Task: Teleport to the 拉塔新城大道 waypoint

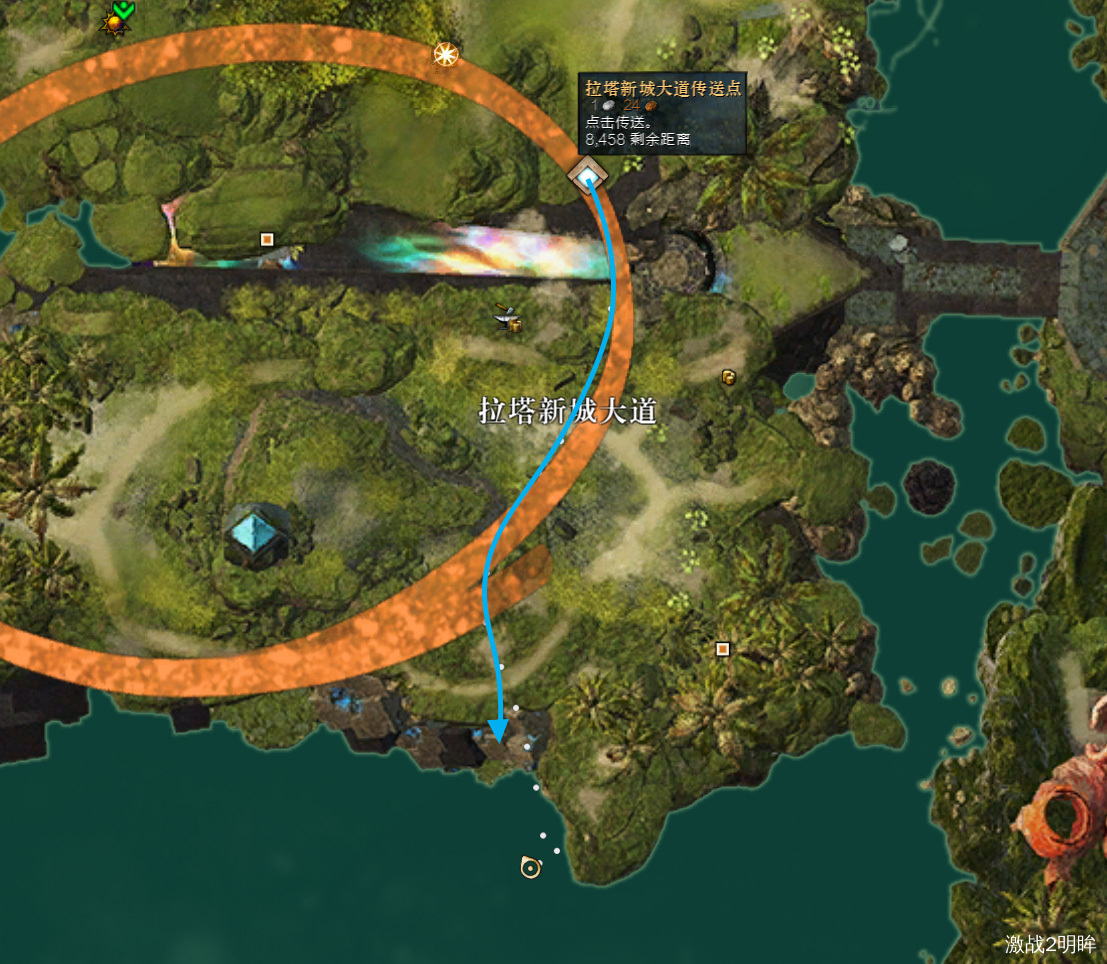Action: 588,177
